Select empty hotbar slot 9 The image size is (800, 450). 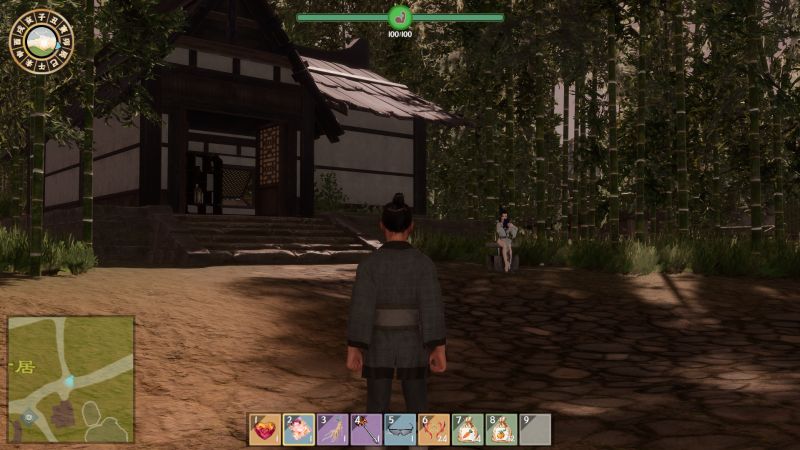[535, 429]
